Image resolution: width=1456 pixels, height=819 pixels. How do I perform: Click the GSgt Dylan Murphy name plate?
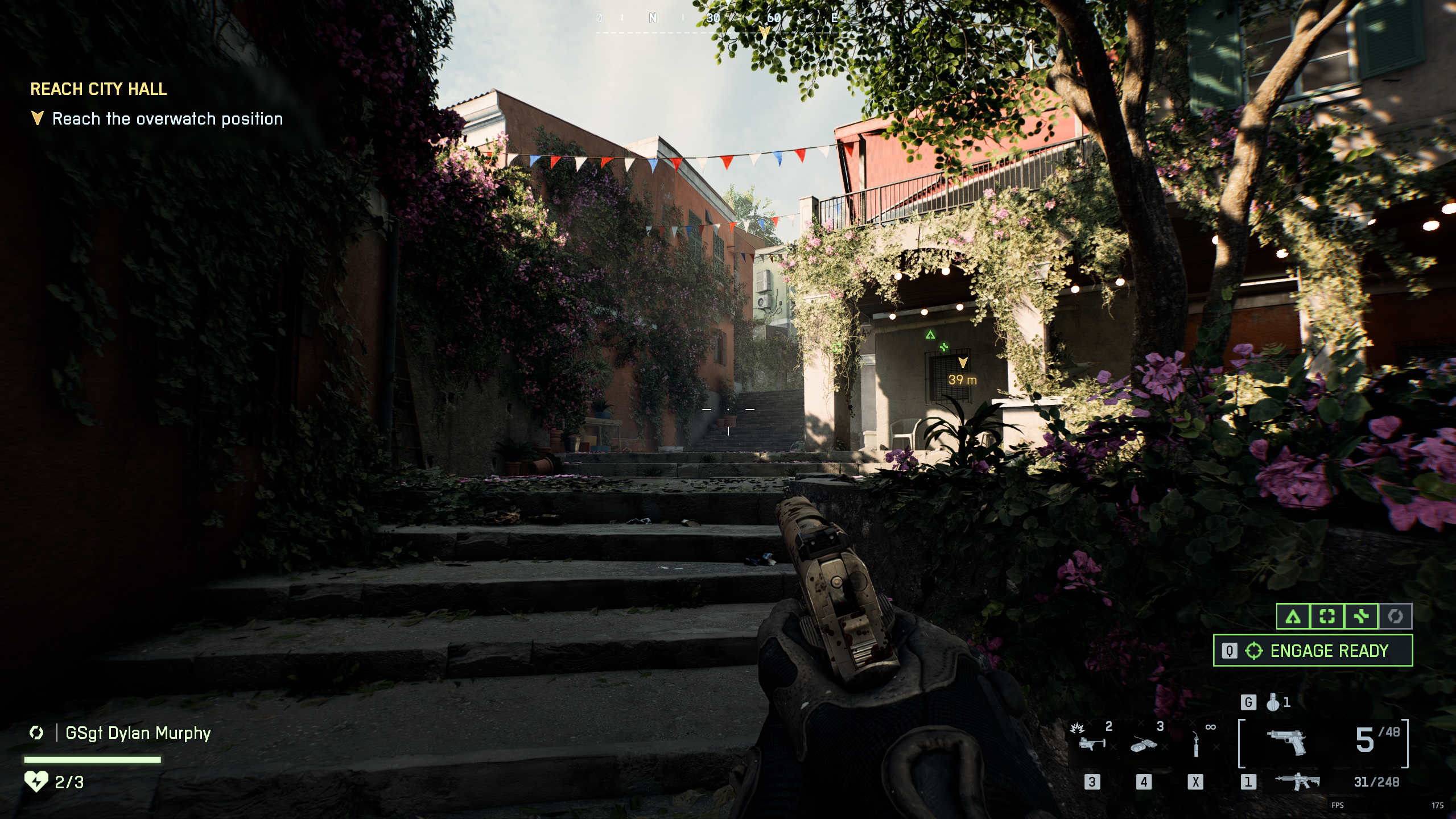138,733
